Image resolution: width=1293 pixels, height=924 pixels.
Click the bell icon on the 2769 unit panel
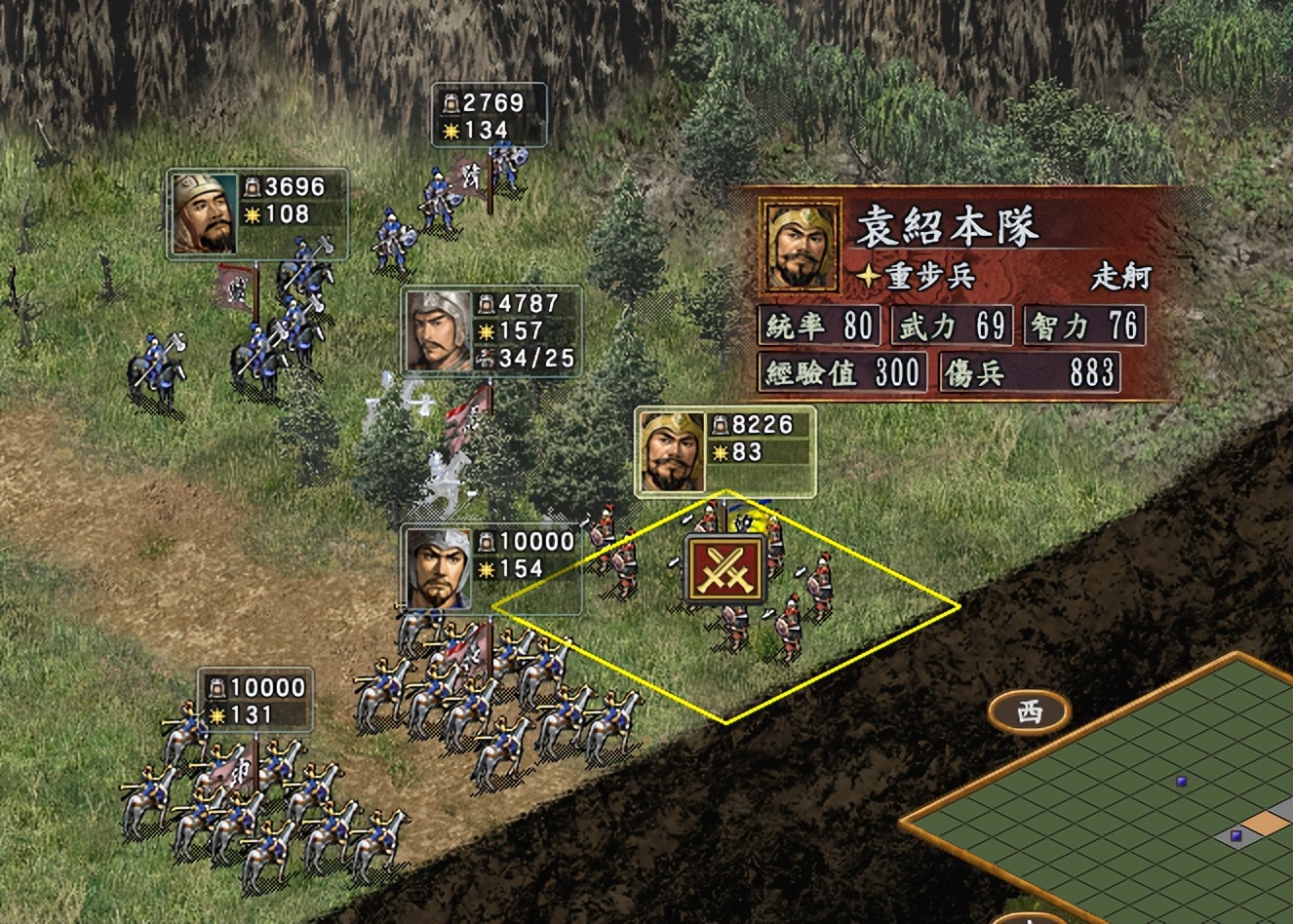[x=452, y=100]
